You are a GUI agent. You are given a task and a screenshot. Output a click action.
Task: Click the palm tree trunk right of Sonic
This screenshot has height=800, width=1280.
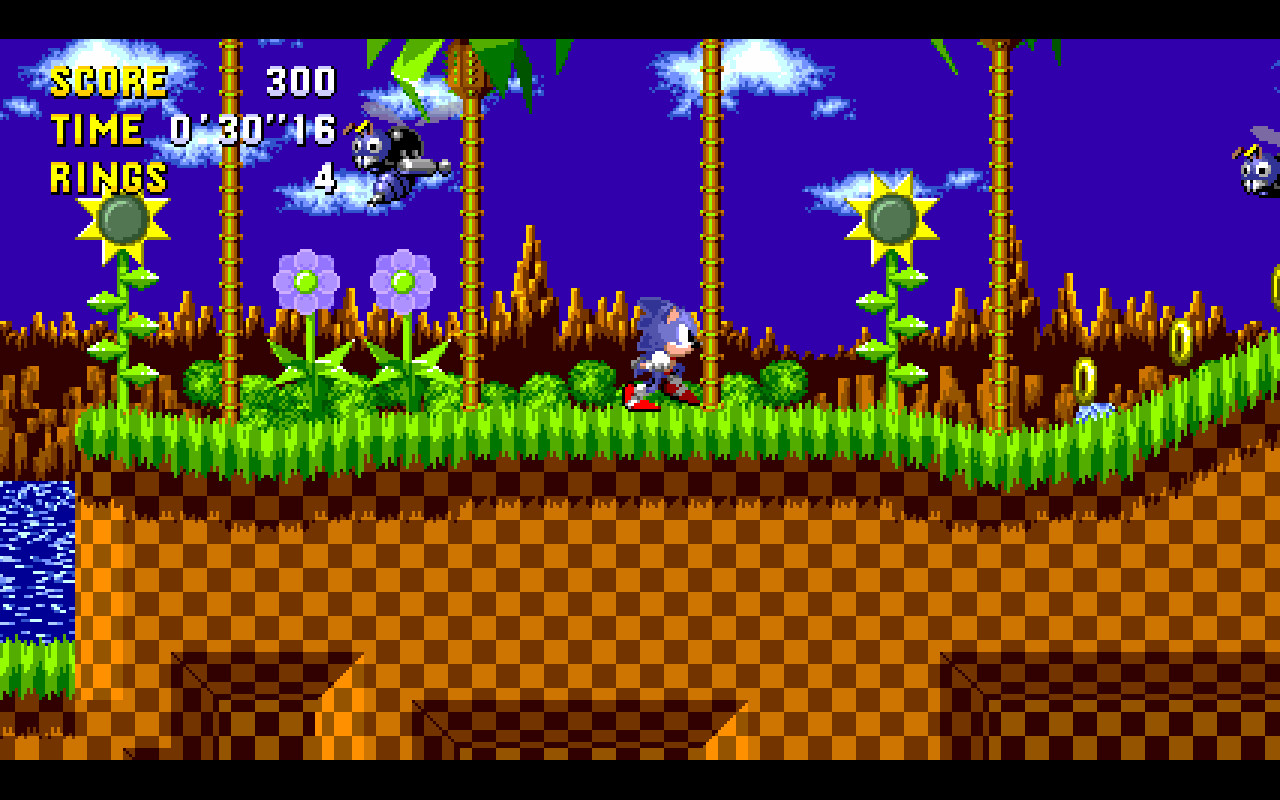pos(712,250)
